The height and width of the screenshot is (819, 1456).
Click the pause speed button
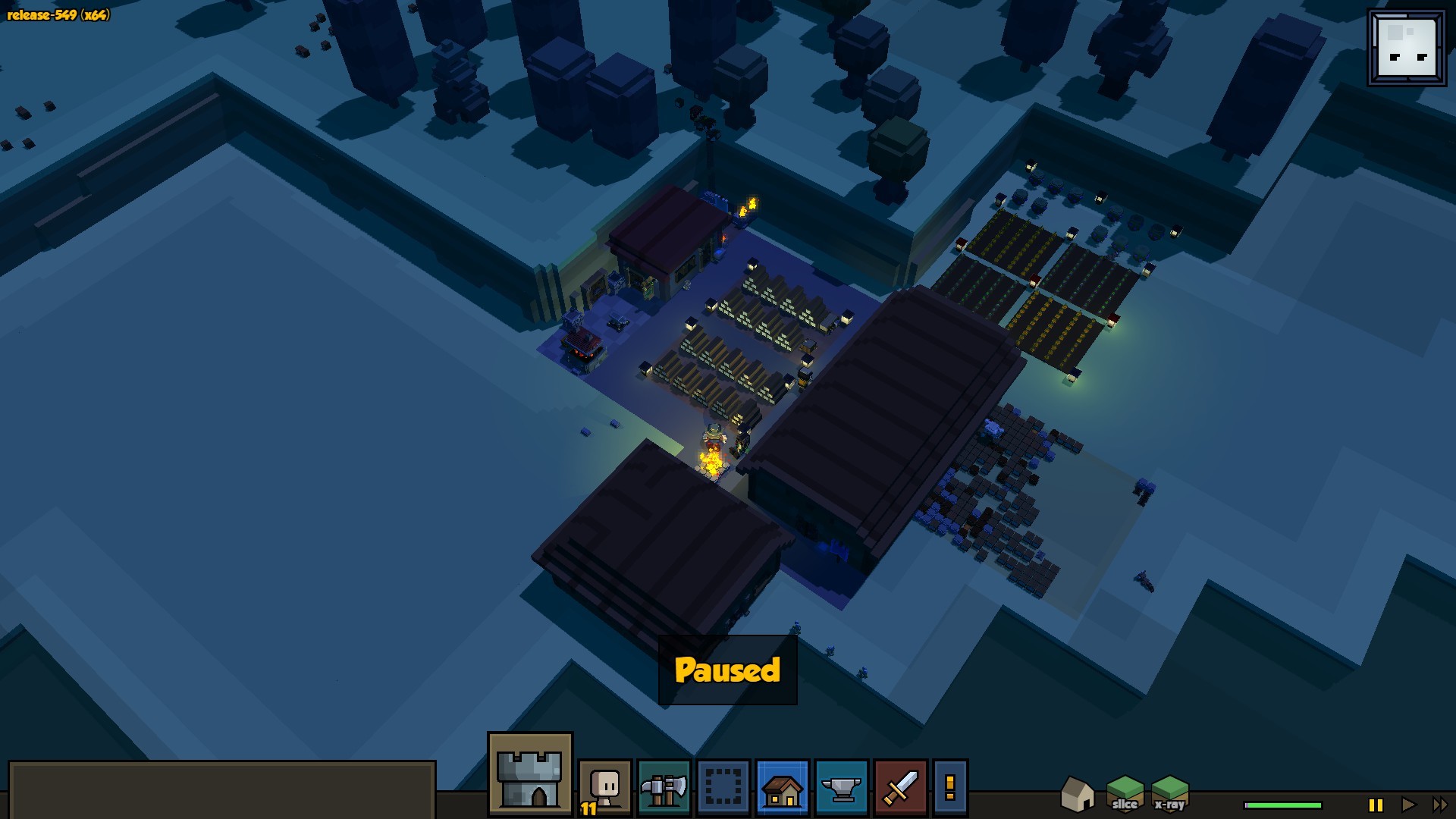click(1376, 805)
